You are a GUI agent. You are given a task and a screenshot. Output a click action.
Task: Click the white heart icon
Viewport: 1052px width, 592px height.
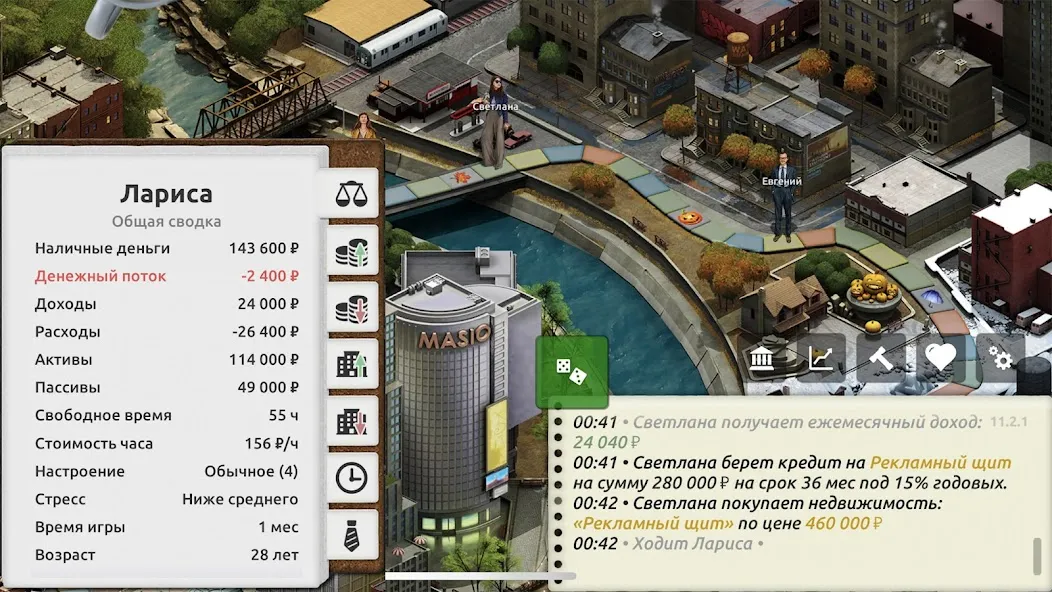[x=940, y=357]
